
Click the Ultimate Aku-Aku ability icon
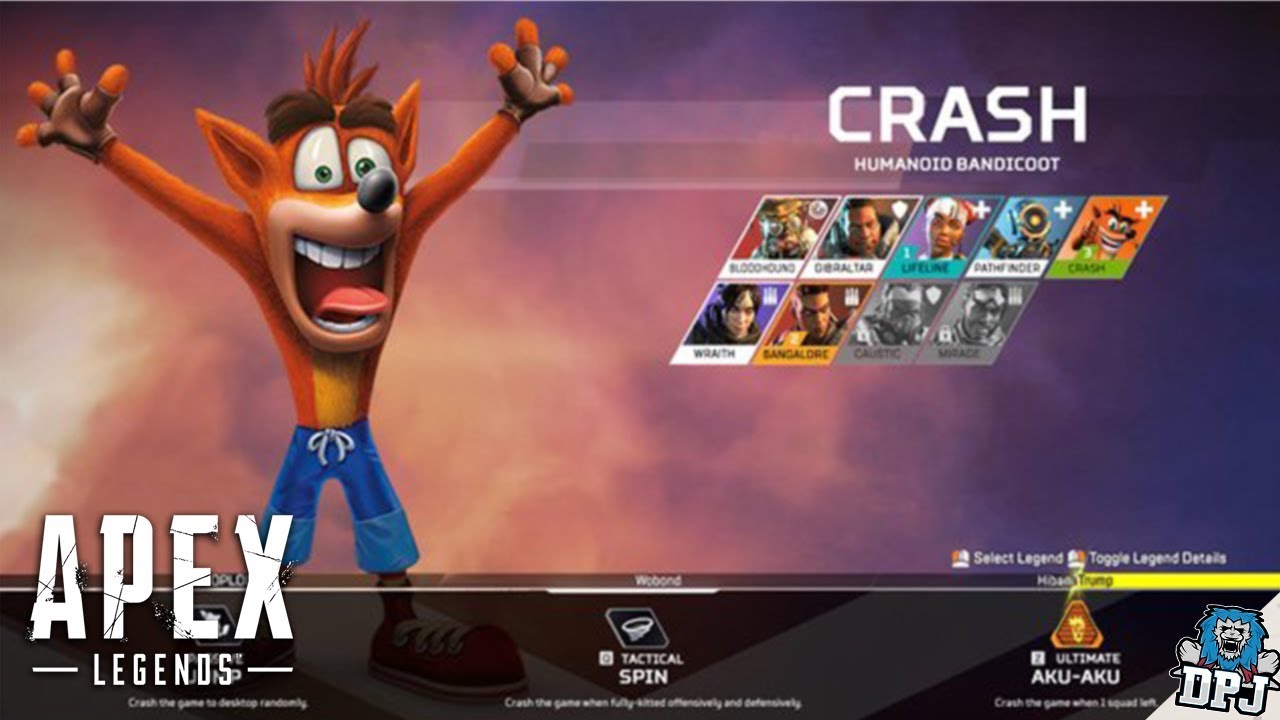click(1078, 627)
